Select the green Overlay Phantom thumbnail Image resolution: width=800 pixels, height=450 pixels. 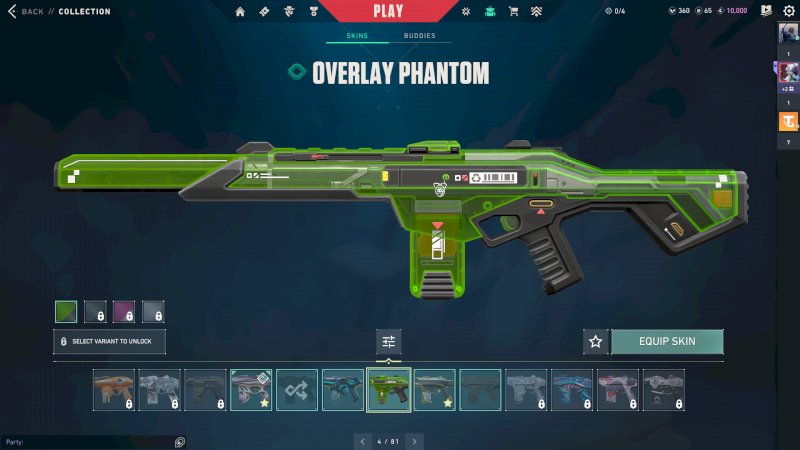[389, 390]
